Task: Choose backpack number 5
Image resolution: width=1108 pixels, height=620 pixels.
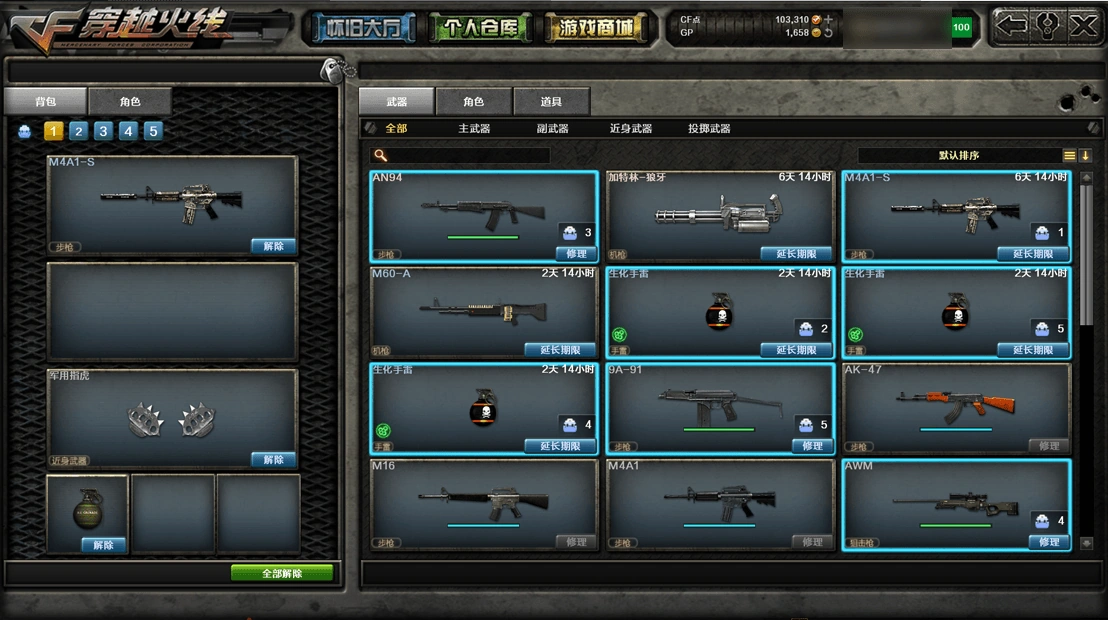Action: click(153, 131)
